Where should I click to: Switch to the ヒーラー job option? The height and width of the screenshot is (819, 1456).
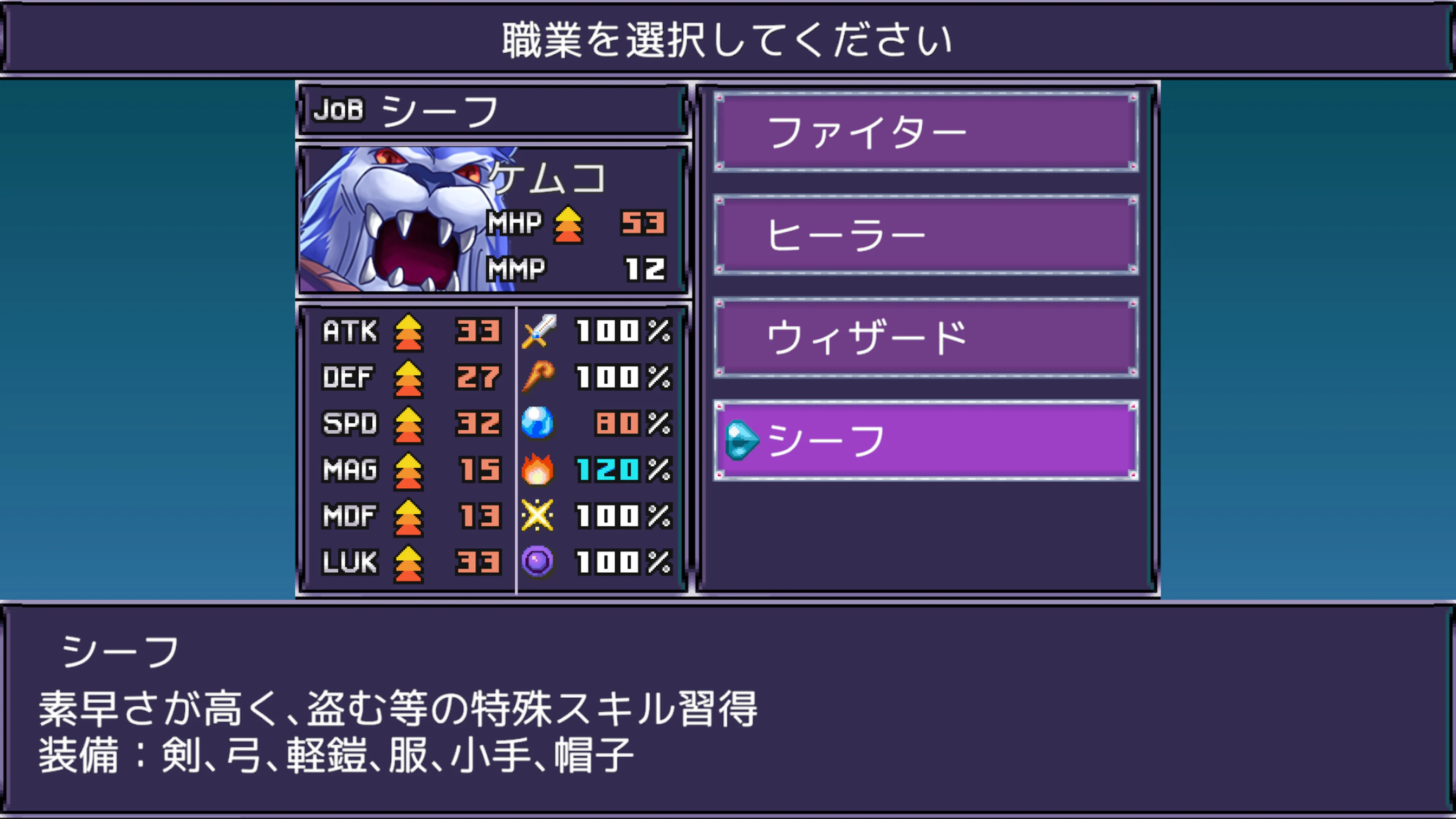click(925, 233)
